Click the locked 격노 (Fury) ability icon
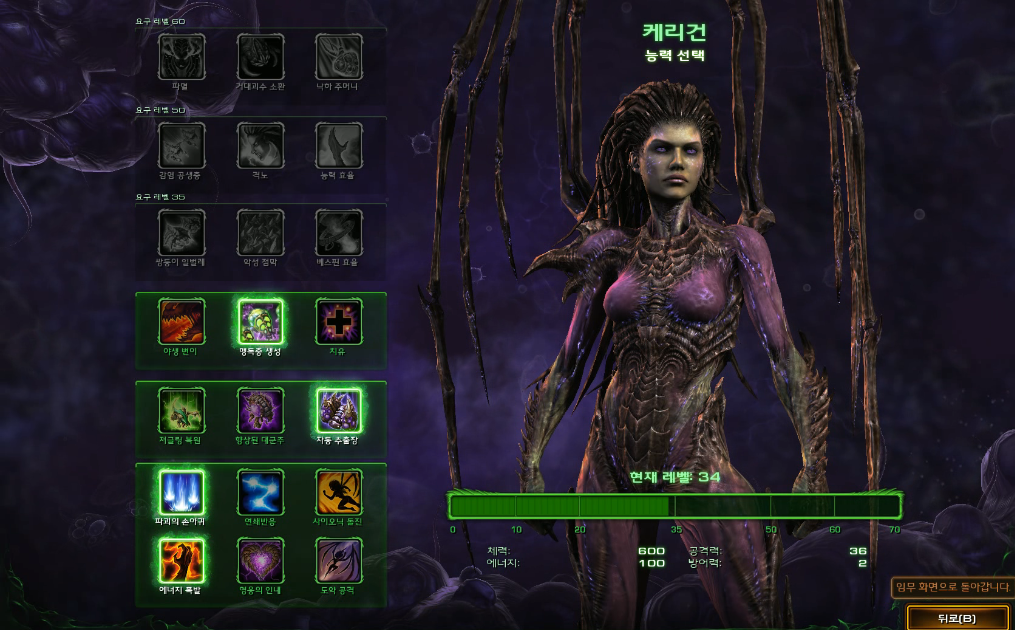Screen dimensions: 1015x630 point(260,145)
